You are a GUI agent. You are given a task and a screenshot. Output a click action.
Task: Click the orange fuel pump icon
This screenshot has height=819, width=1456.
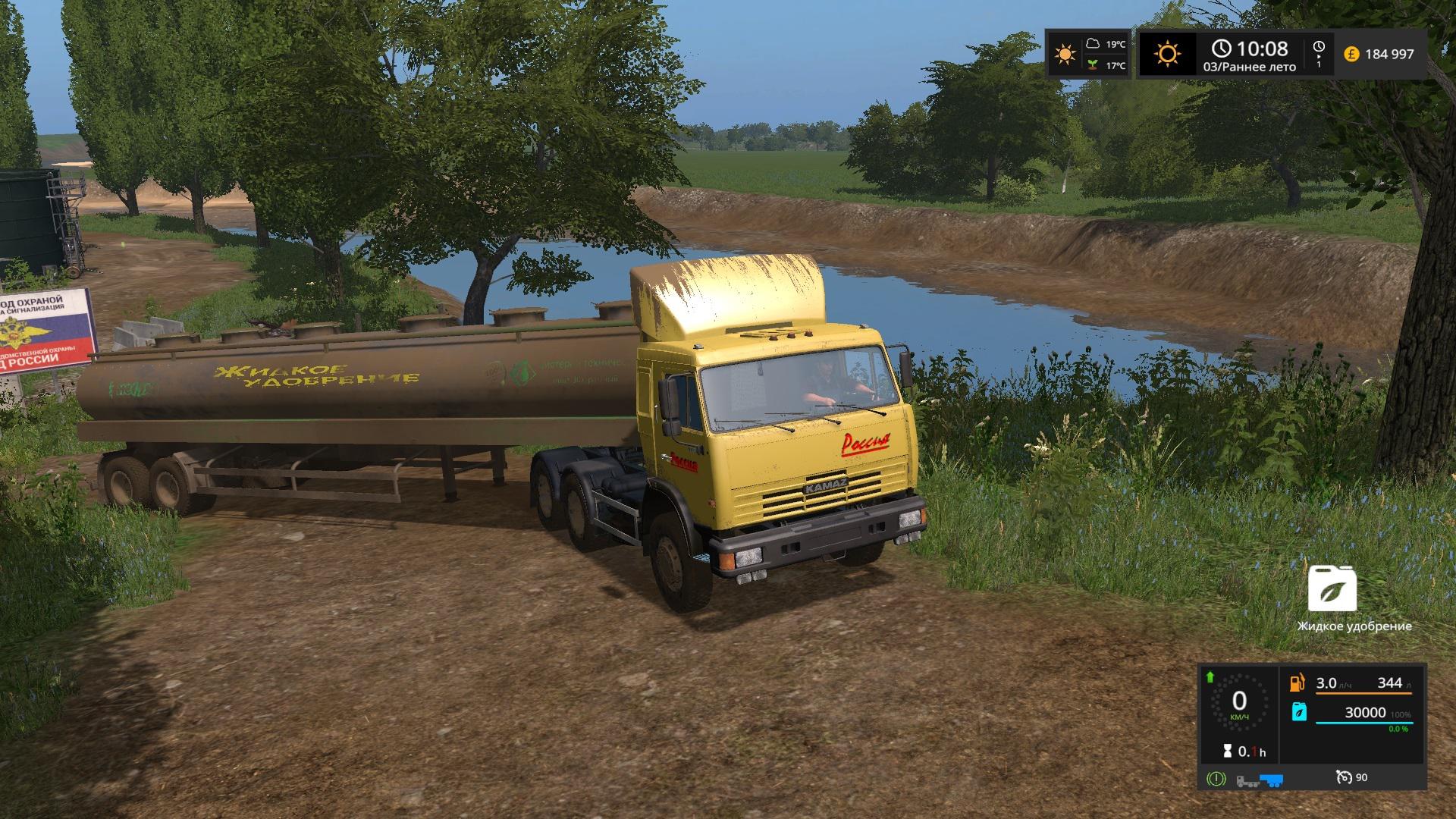1298,682
